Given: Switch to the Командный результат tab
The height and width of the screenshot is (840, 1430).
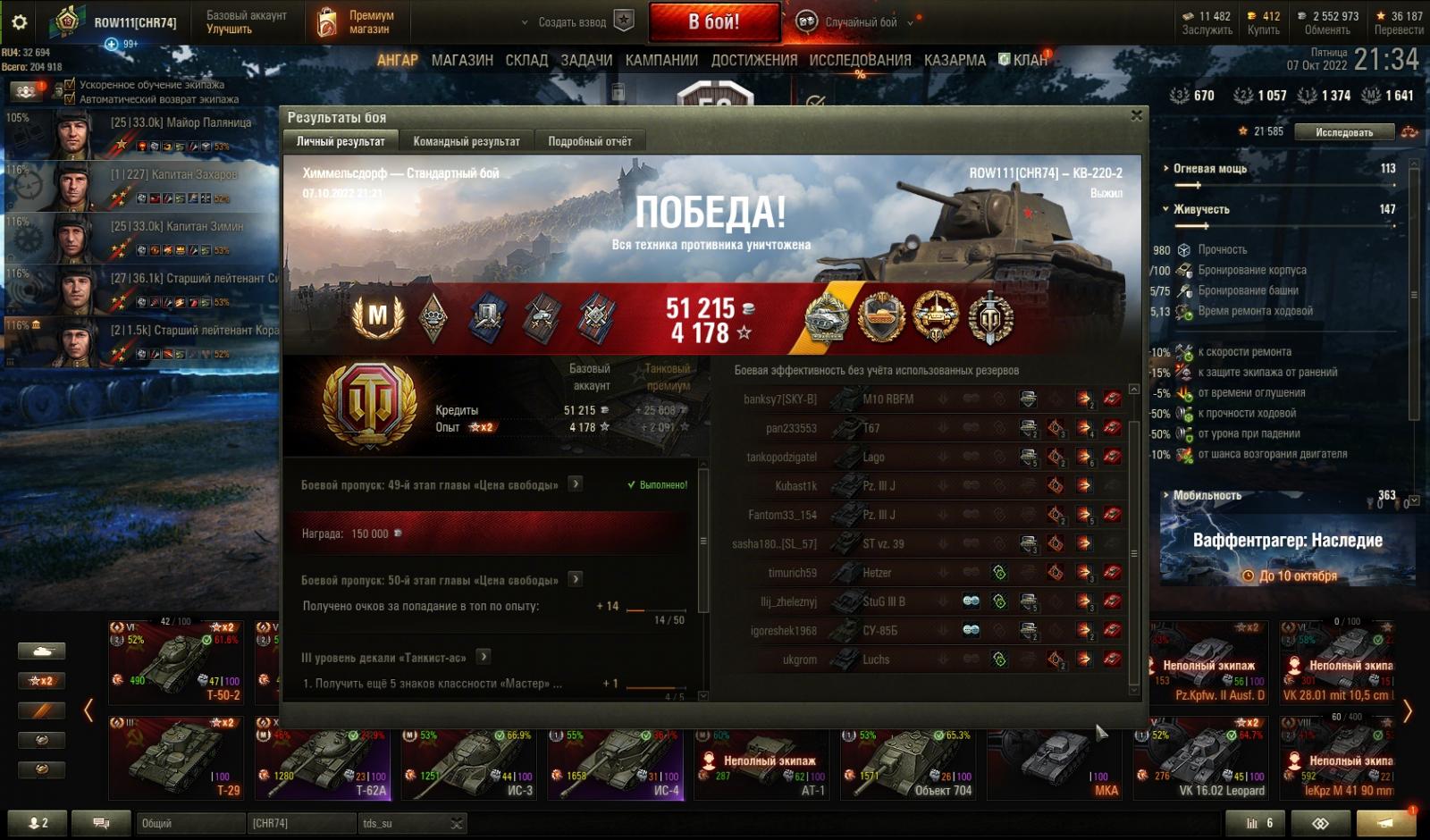Looking at the screenshot, I should 466,141.
